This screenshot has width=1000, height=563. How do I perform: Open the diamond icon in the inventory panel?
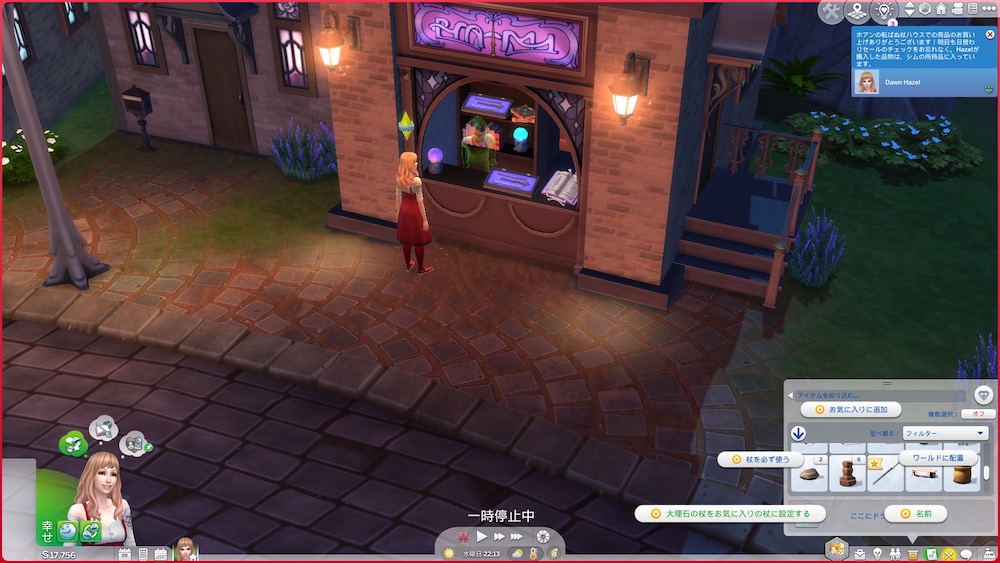(984, 395)
